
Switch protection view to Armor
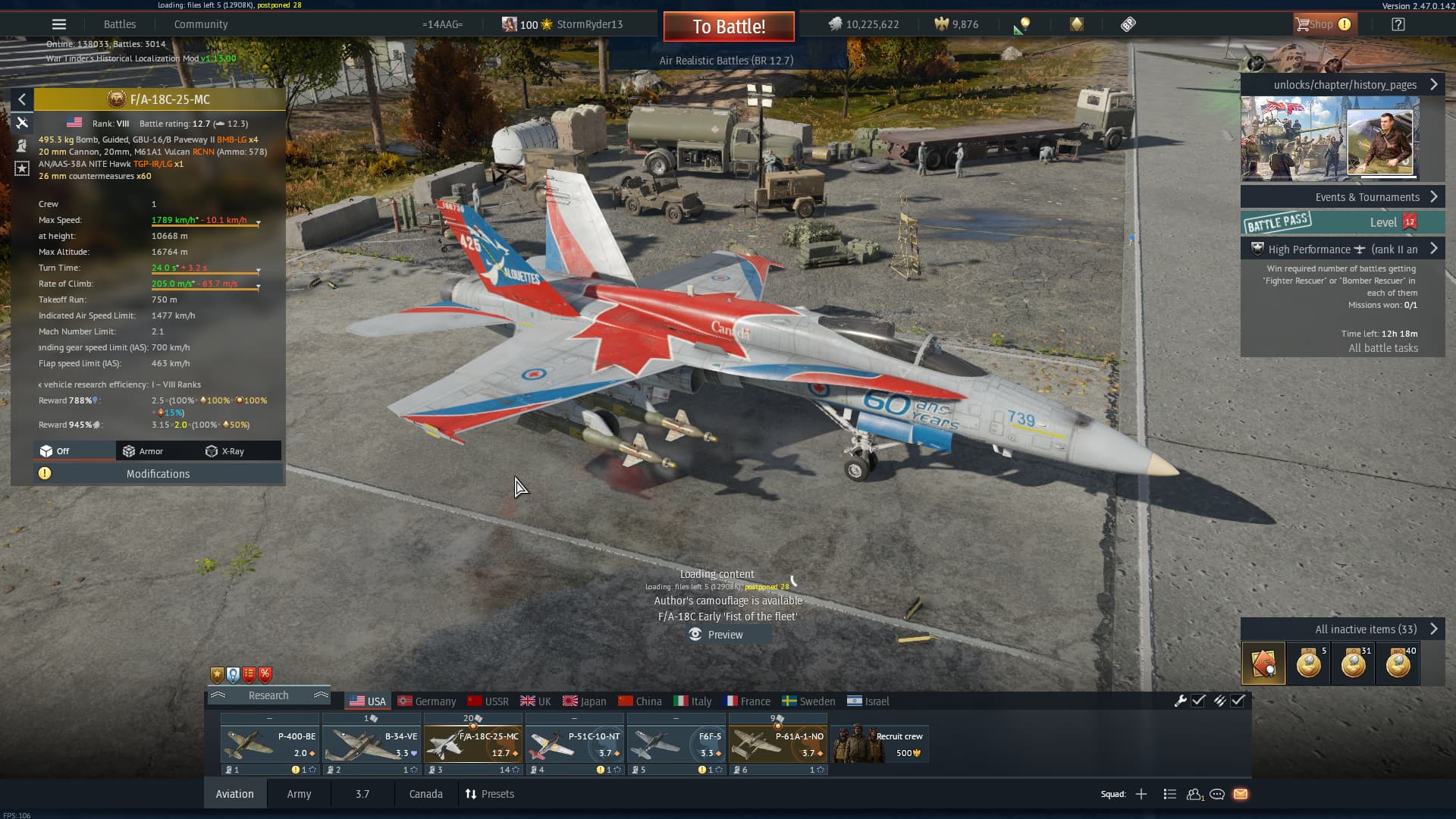pyautogui.click(x=143, y=451)
